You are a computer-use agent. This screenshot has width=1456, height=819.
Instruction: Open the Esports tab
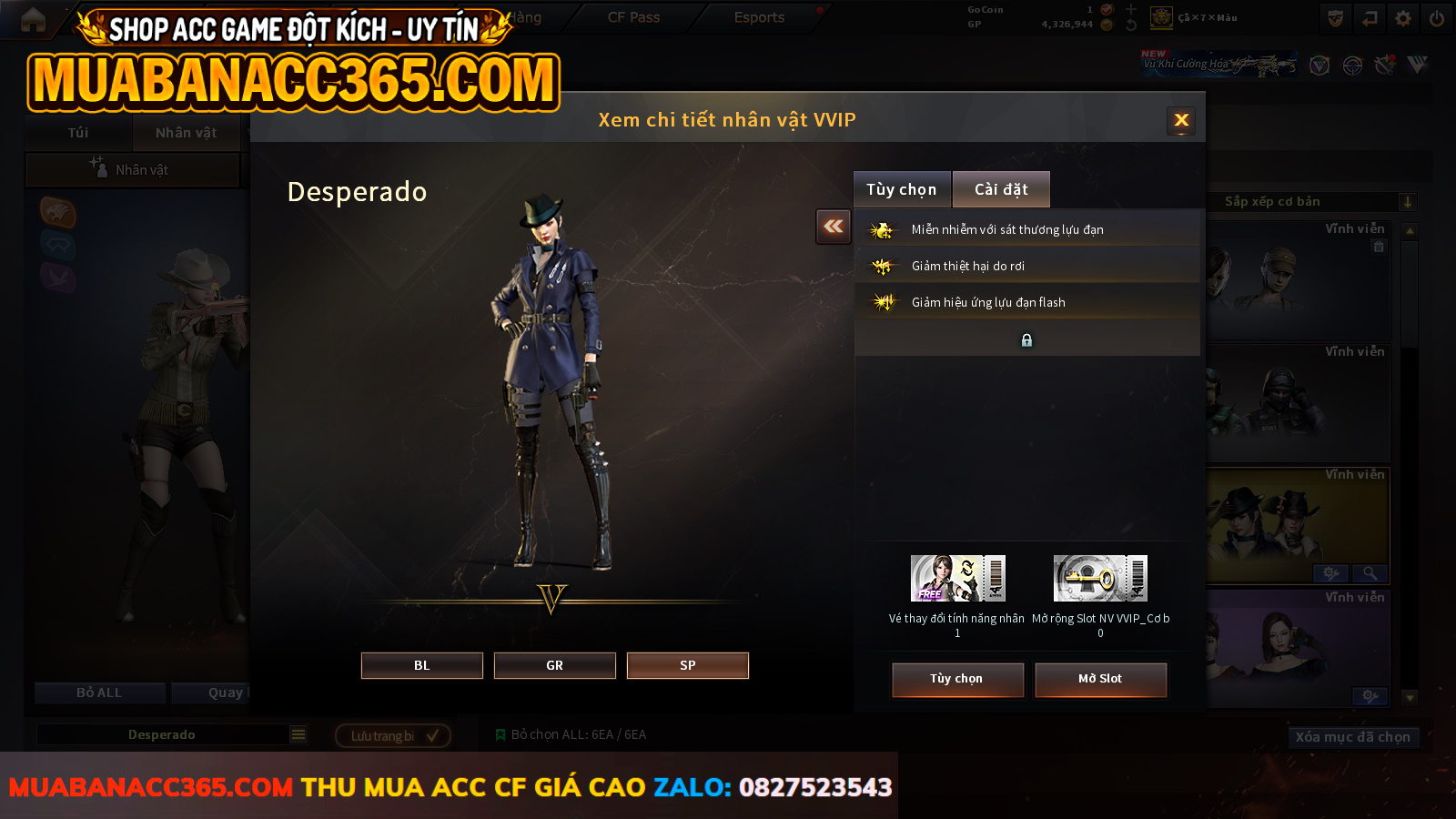(759, 17)
